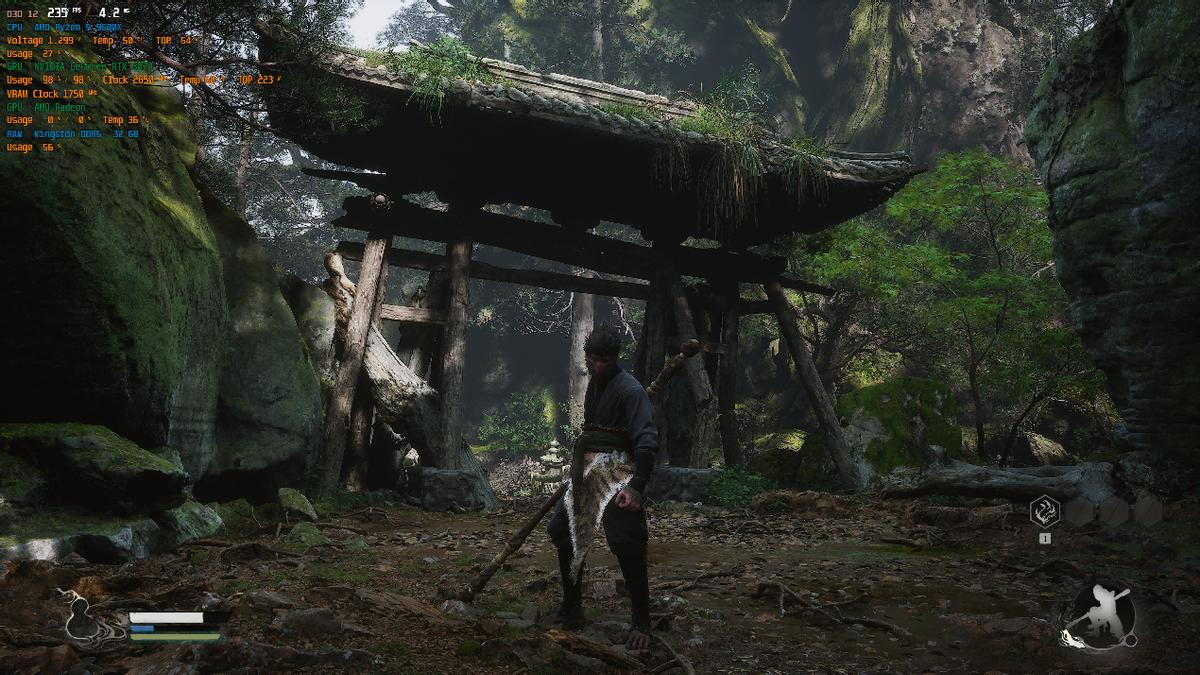Select the healing gourd icon
This screenshot has width=1200, height=675.
84,618
